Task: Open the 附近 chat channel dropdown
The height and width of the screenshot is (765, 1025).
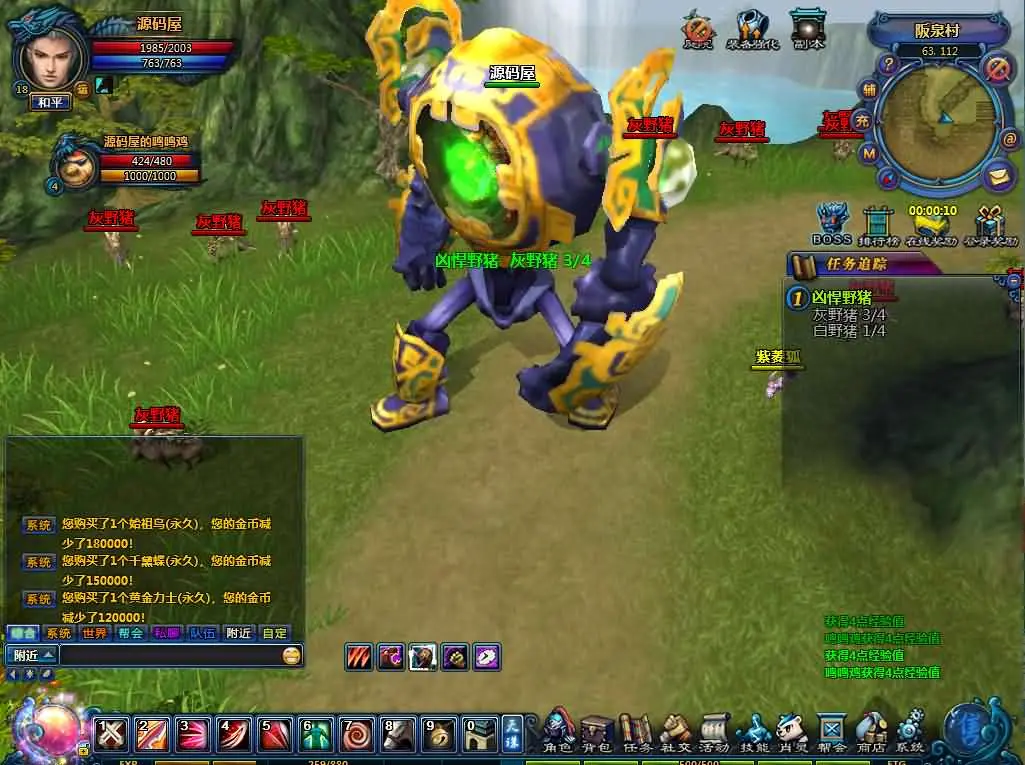Action: pos(31,656)
